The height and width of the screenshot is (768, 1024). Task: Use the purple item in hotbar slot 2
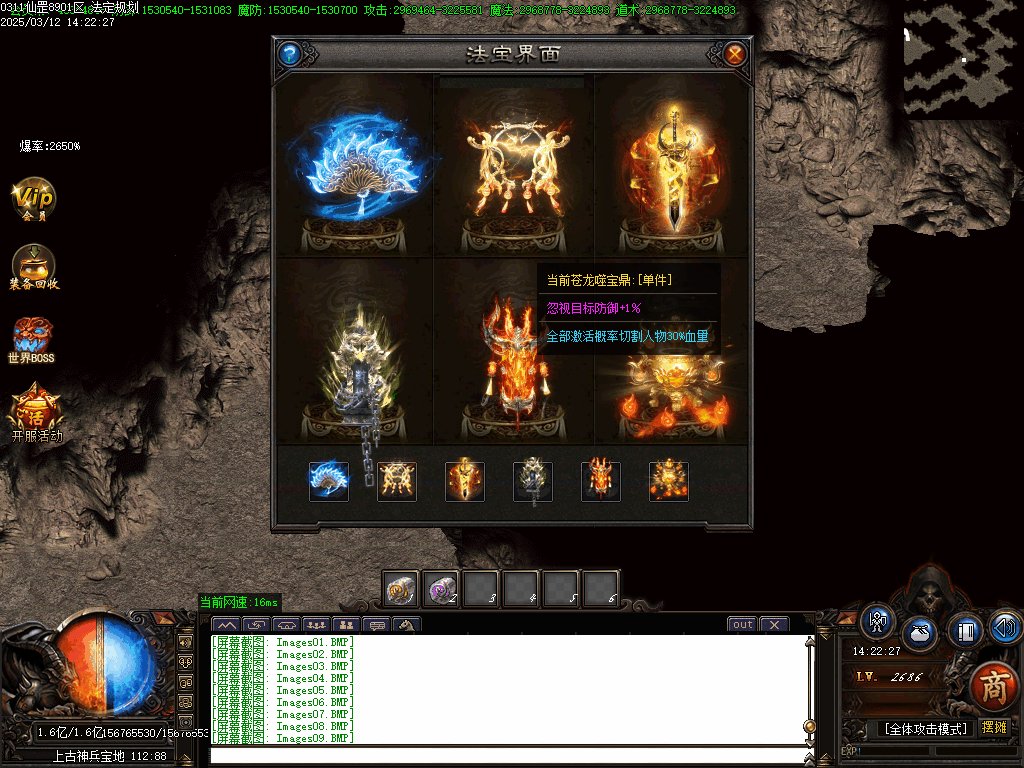(441, 590)
